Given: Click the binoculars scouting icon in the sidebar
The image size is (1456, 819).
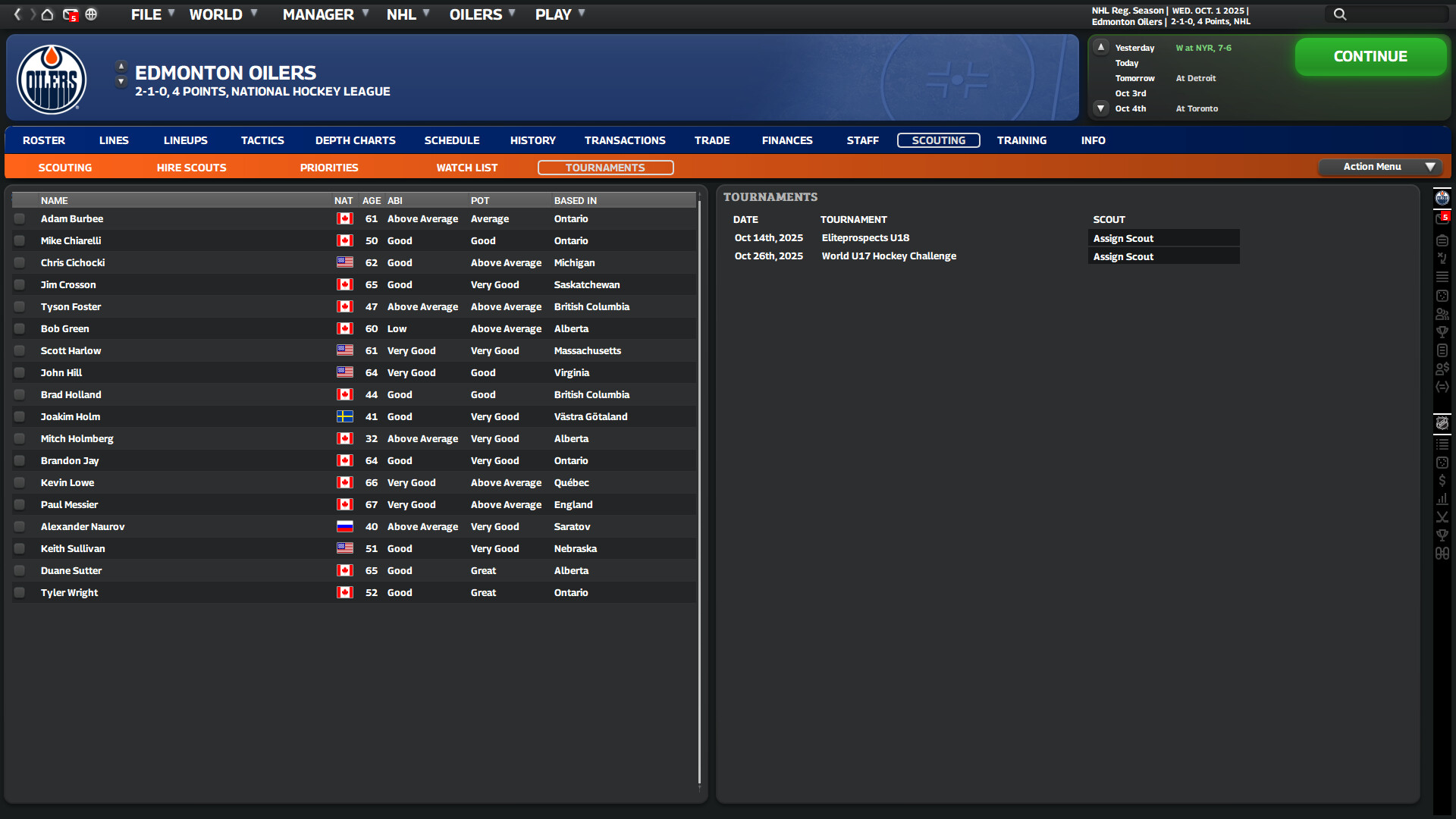Looking at the screenshot, I should point(1443,554).
